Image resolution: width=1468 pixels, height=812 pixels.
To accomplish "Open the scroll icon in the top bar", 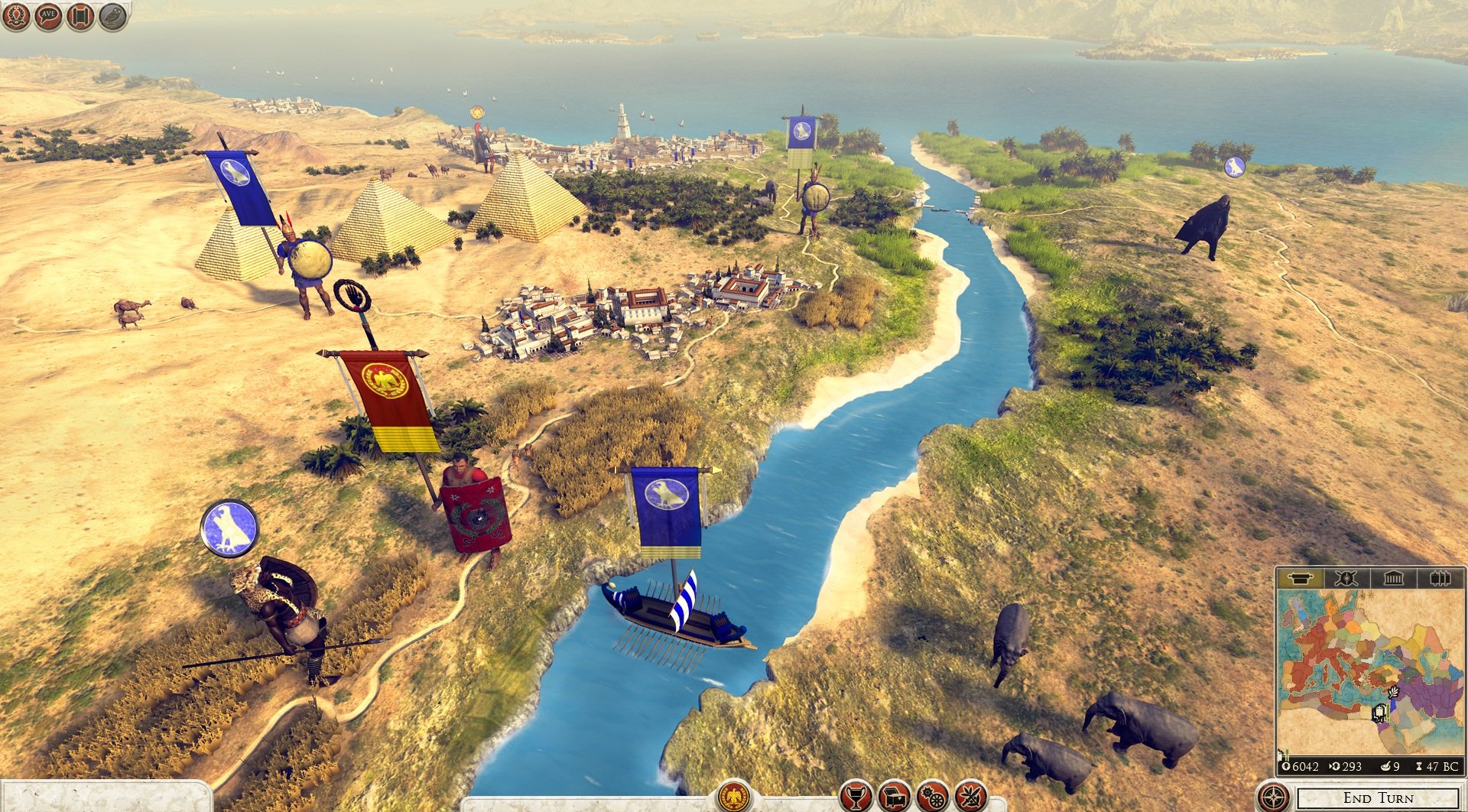I will tap(80, 15).
